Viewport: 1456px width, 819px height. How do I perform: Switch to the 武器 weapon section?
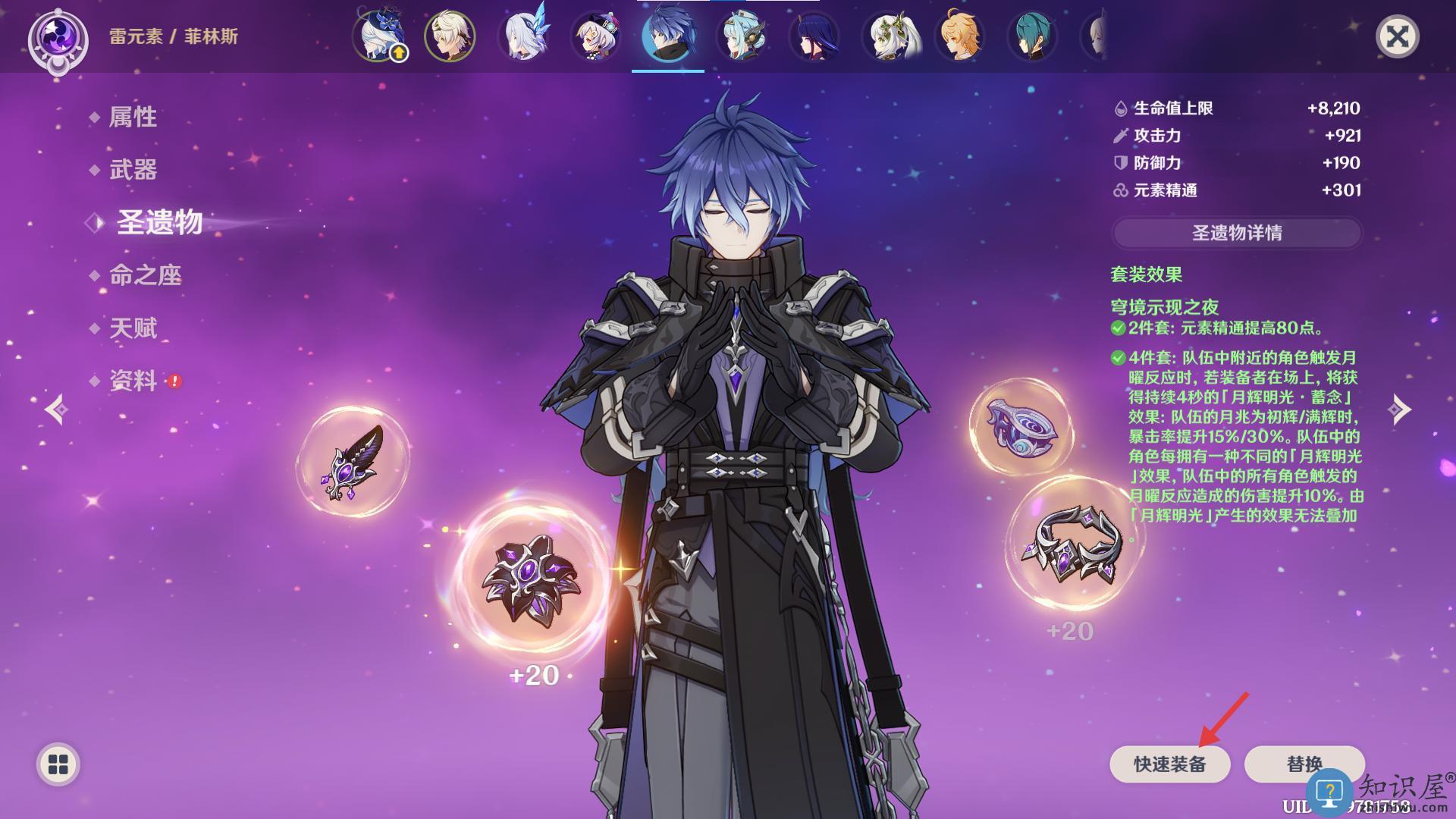(x=133, y=170)
